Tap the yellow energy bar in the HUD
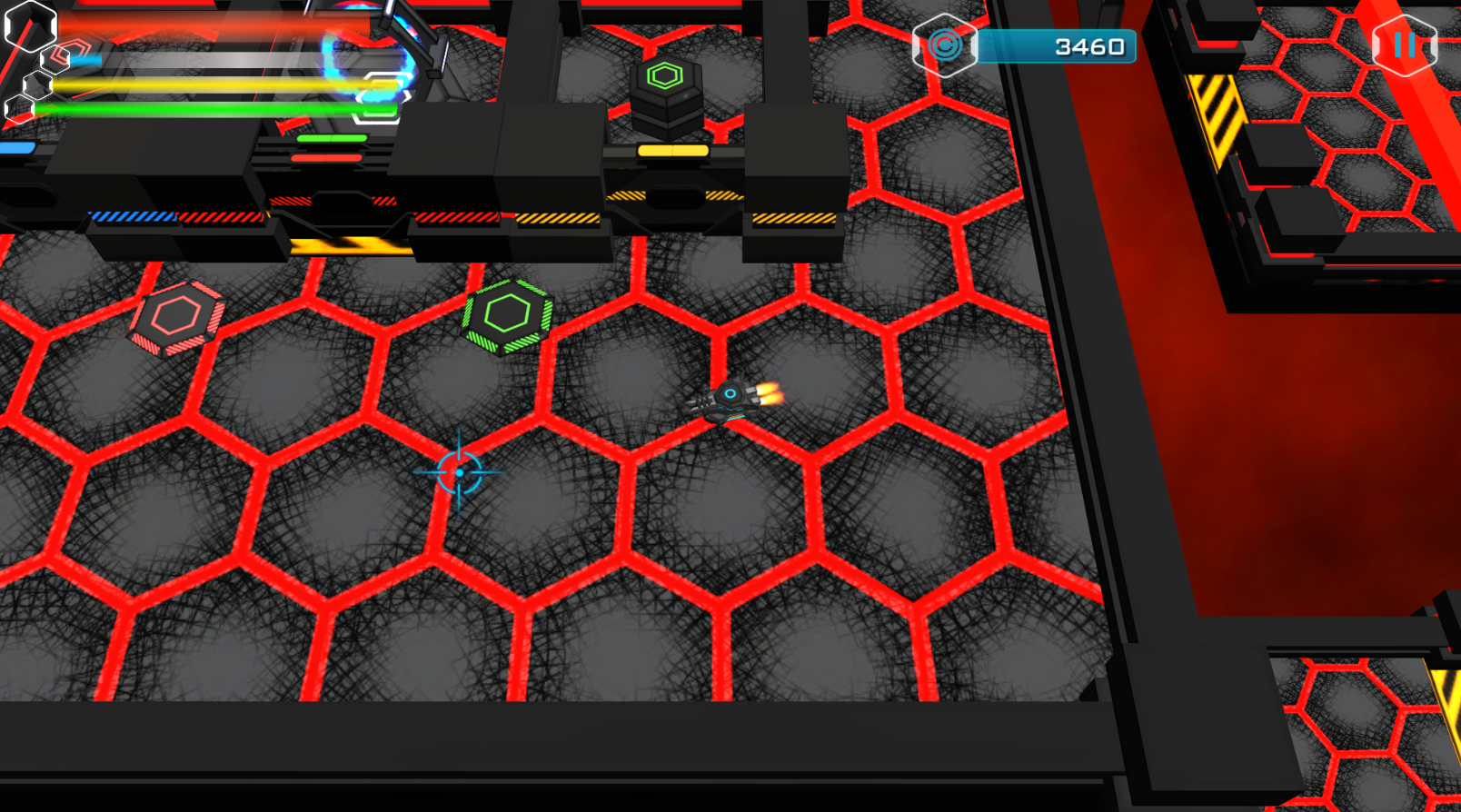Viewport: 1461px width, 812px height. [x=227, y=84]
